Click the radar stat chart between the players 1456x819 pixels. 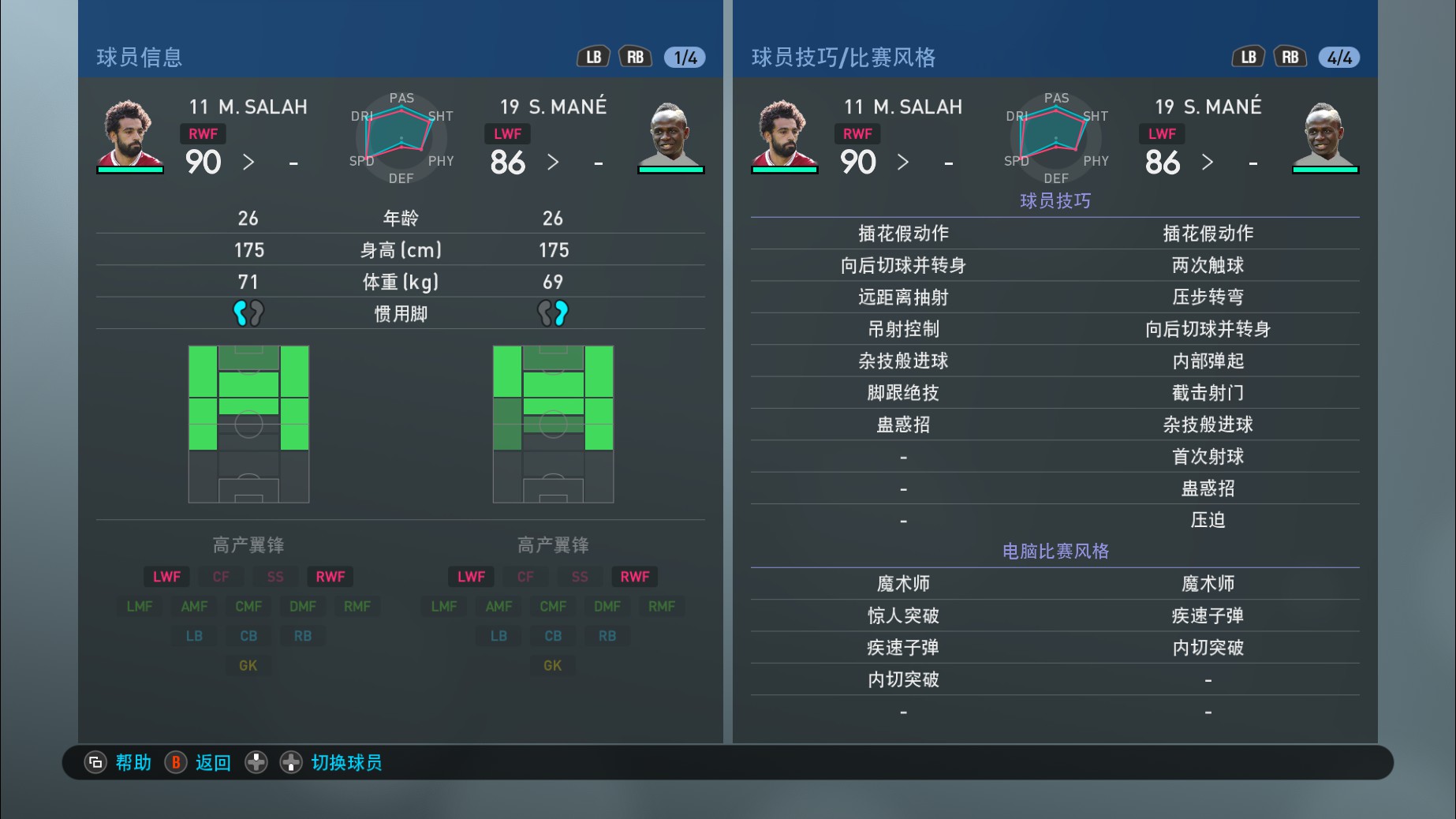tap(401, 138)
